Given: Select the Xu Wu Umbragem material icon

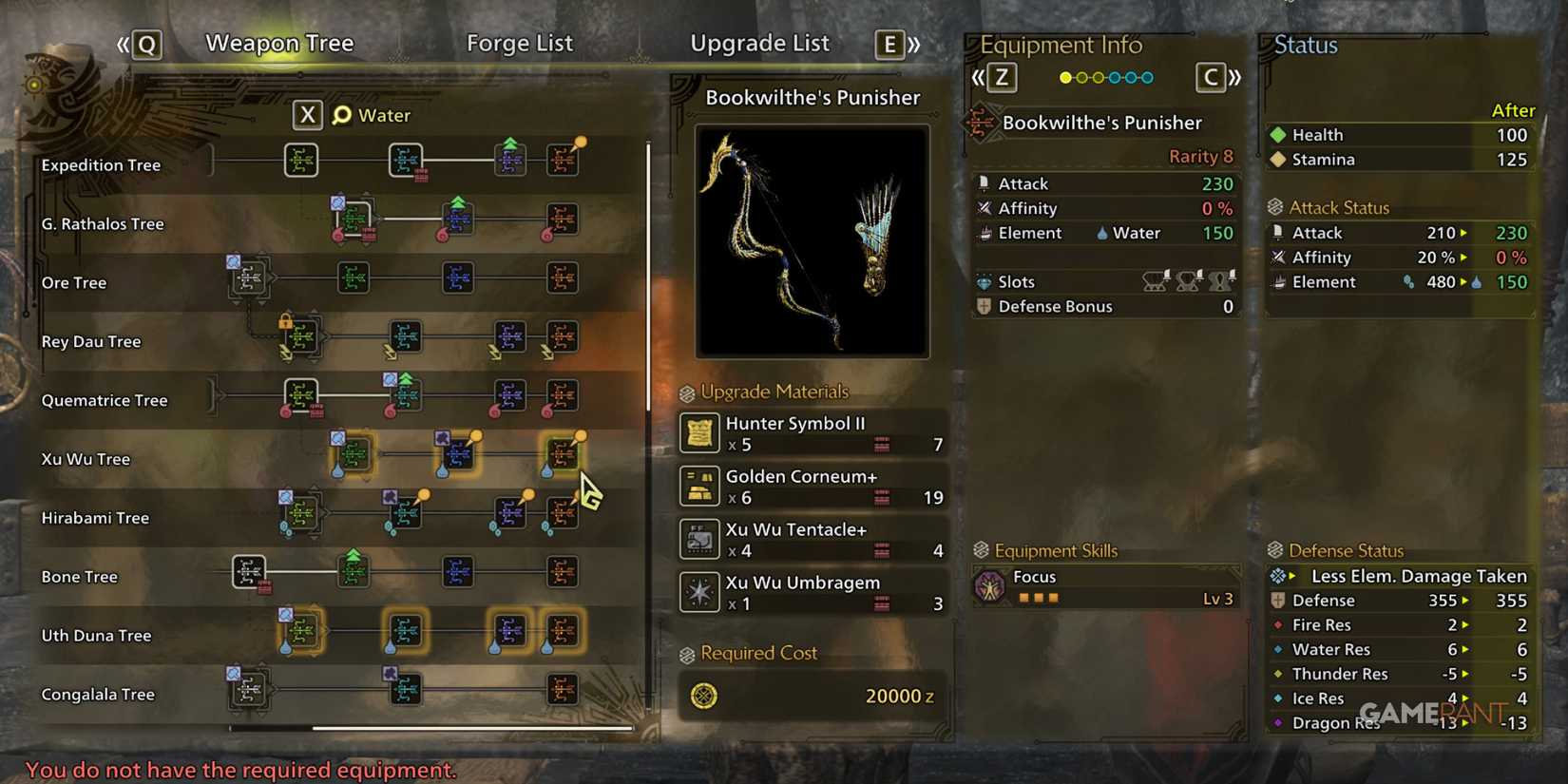Looking at the screenshot, I should pos(699,592).
